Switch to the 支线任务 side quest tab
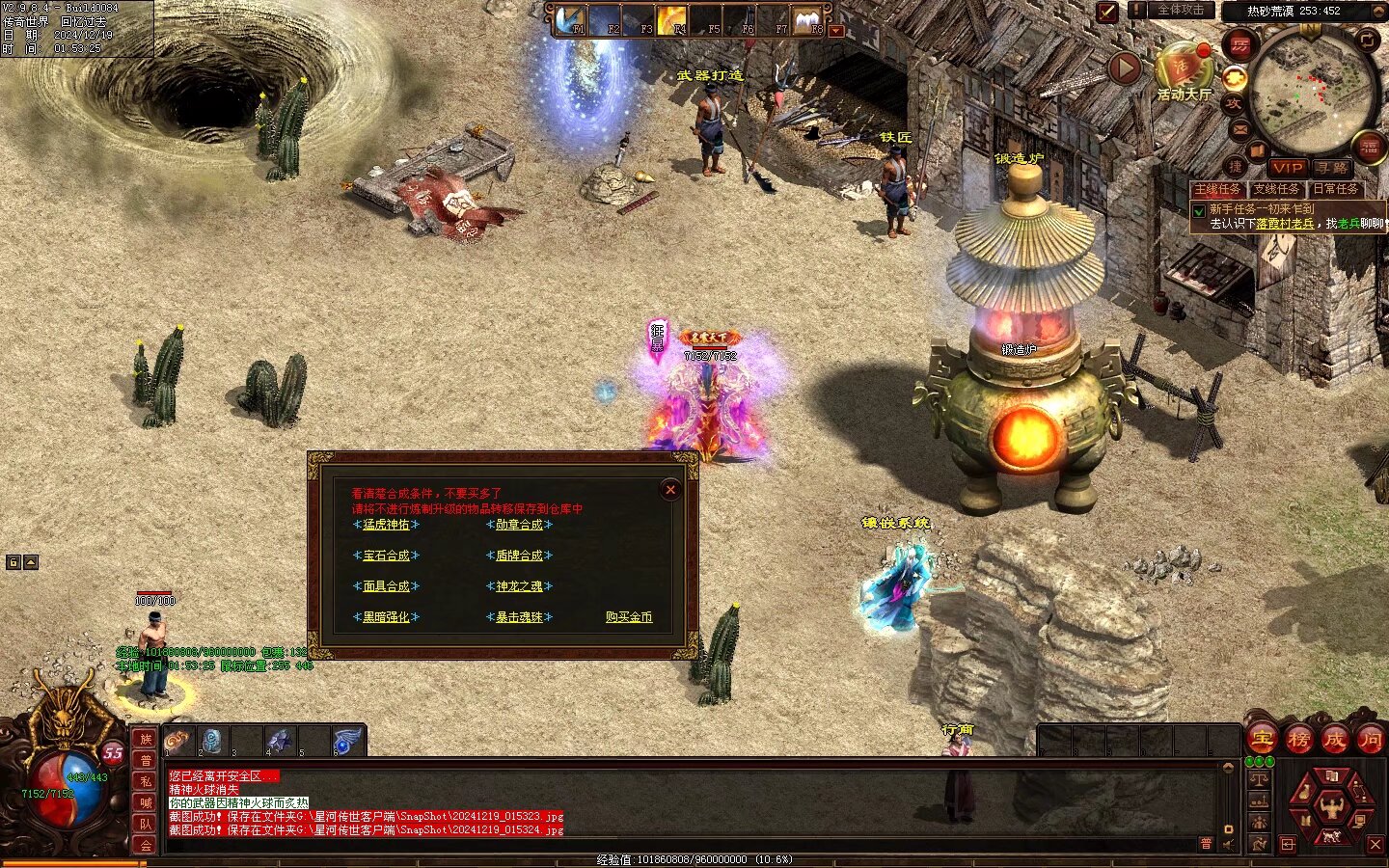Viewport: 1389px width, 868px height. 1276,189
